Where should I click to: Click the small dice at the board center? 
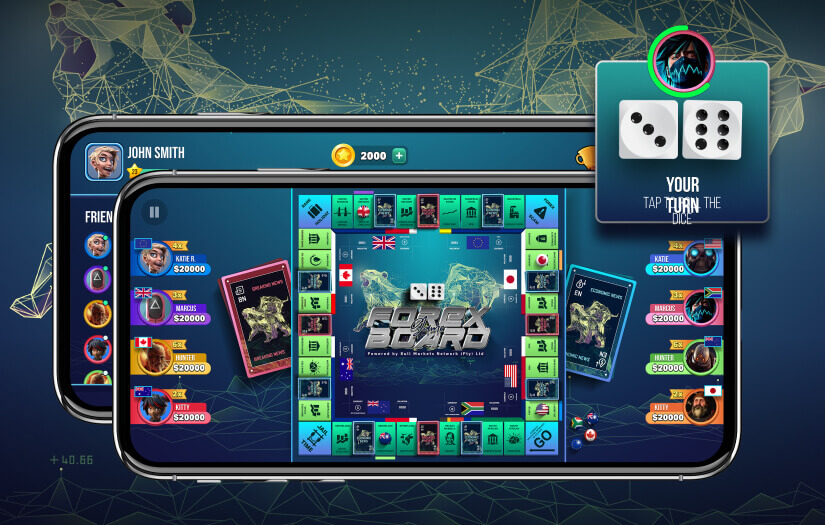(x=427, y=292)
